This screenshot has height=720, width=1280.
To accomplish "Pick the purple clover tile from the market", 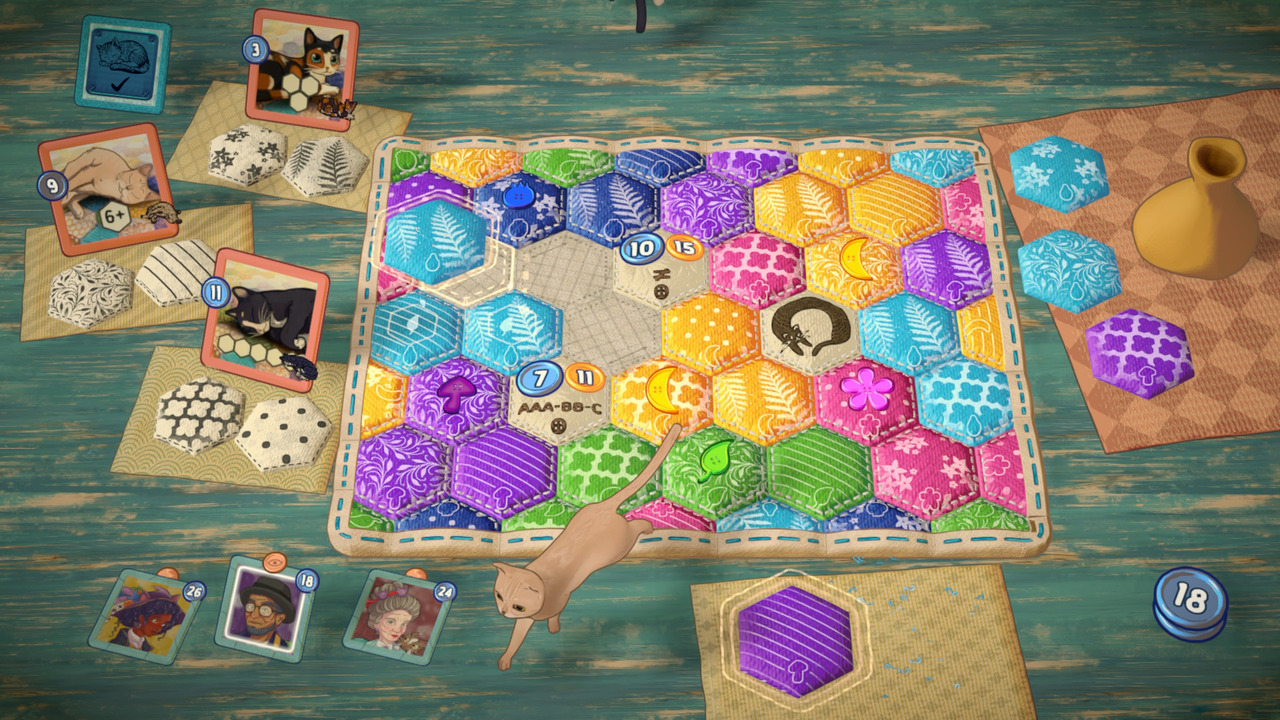I will coord(1138,353).
